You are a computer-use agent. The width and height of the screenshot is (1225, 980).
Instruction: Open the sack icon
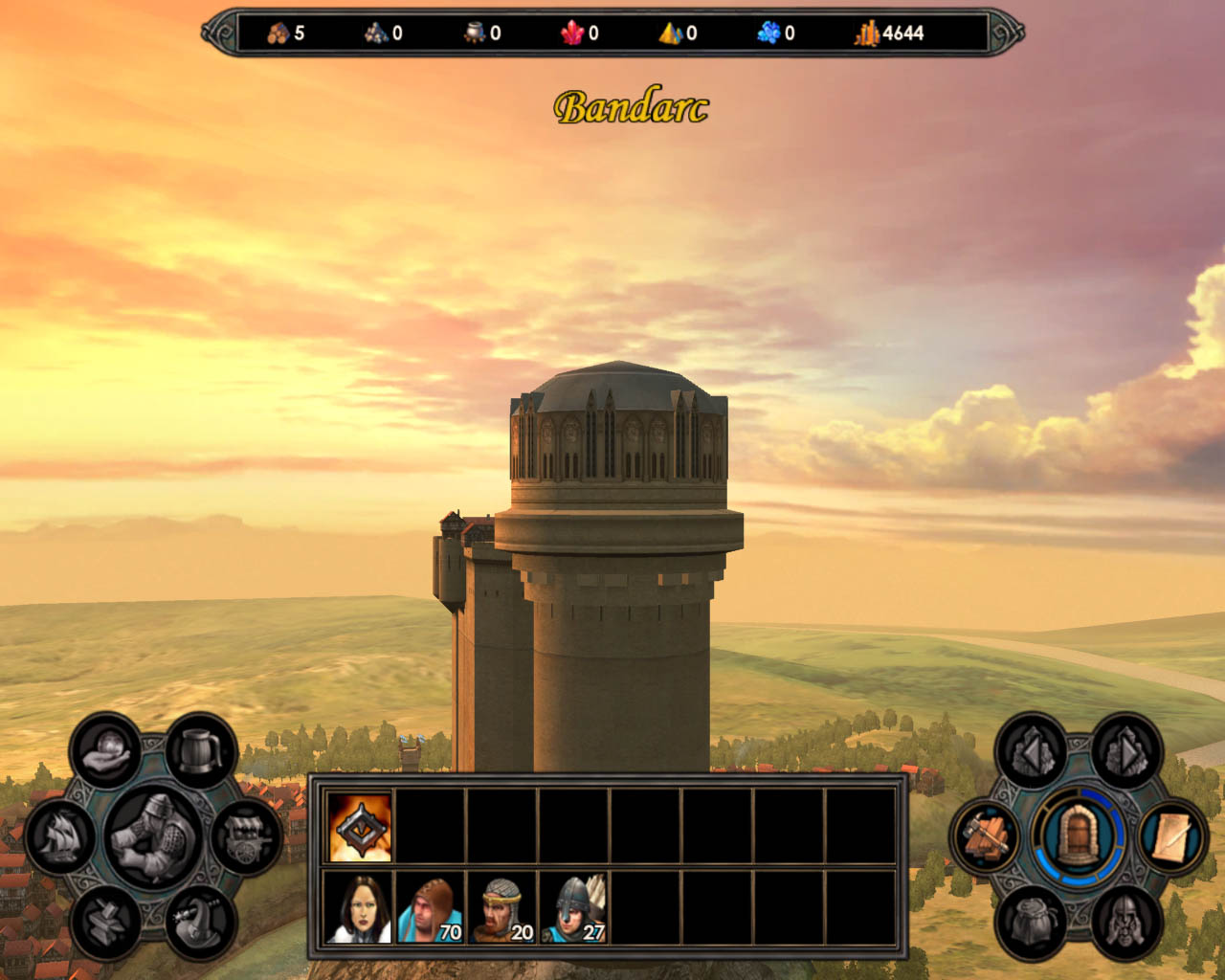(1032, 921)
